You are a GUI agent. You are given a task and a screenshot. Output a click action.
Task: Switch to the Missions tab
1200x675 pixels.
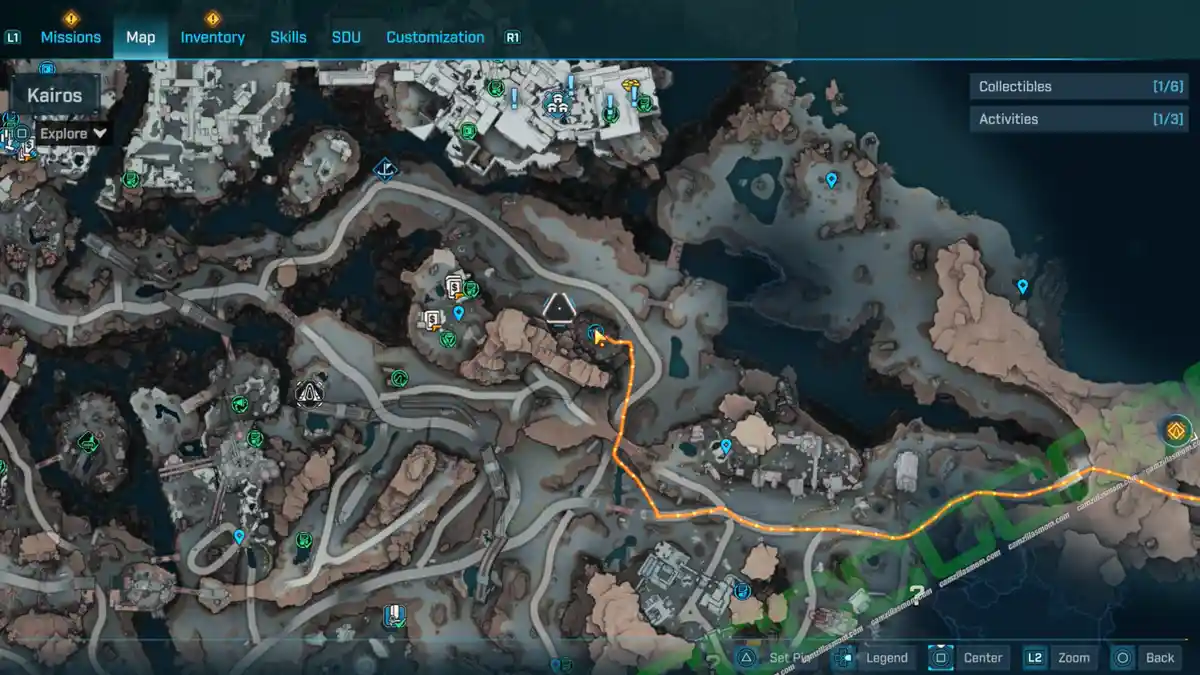(70, 37)
